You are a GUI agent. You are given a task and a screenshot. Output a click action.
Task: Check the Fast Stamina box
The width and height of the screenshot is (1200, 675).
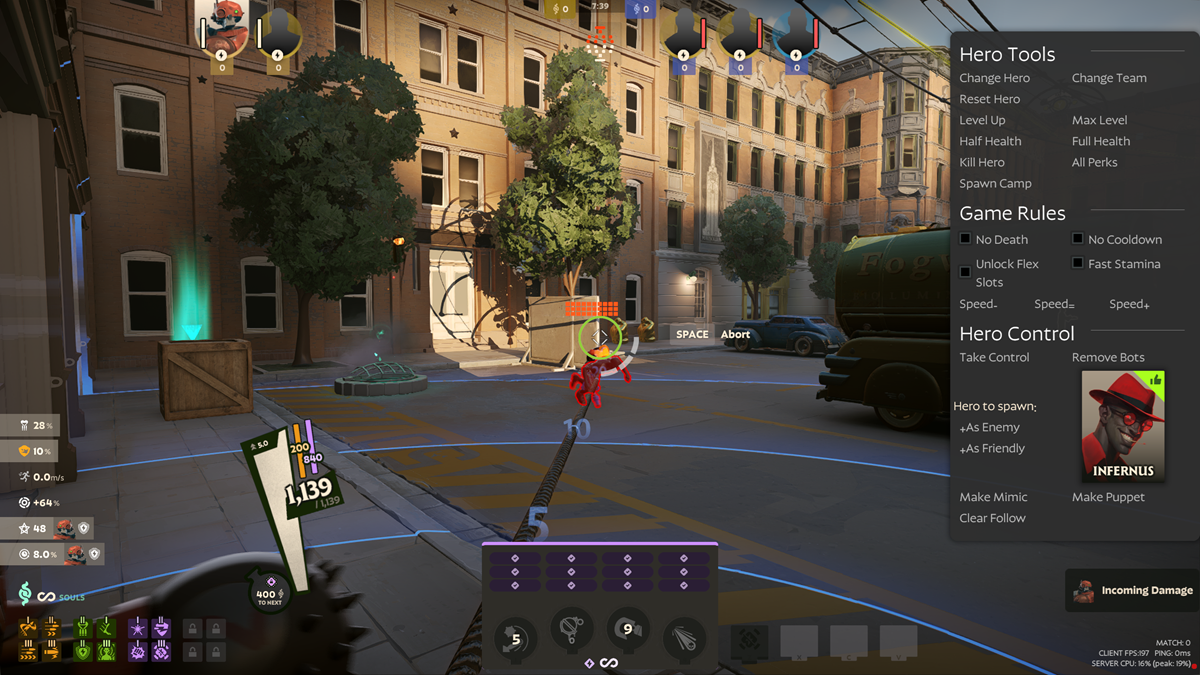click(x=1077, y=263)
